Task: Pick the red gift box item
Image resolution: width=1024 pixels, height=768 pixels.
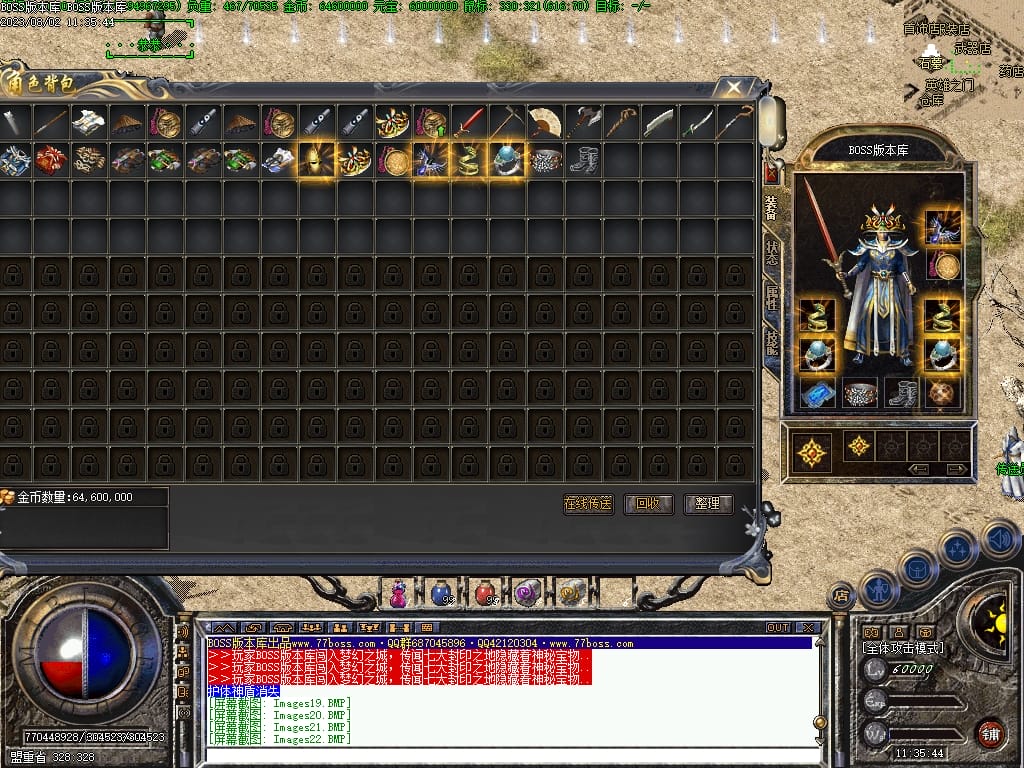Action: pyautogui.click(x=50, y=160)
